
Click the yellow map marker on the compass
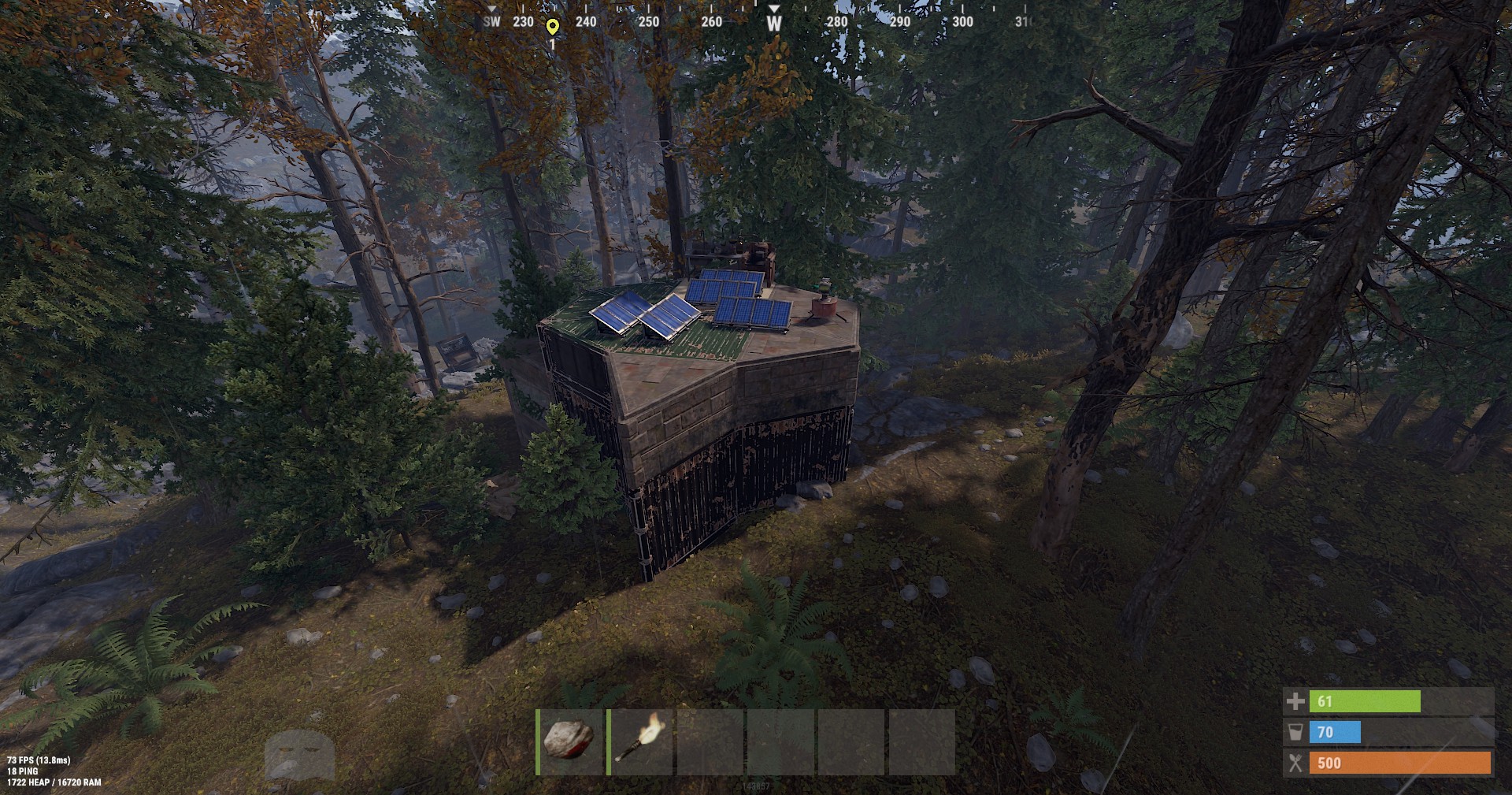[x=554, y=24]
